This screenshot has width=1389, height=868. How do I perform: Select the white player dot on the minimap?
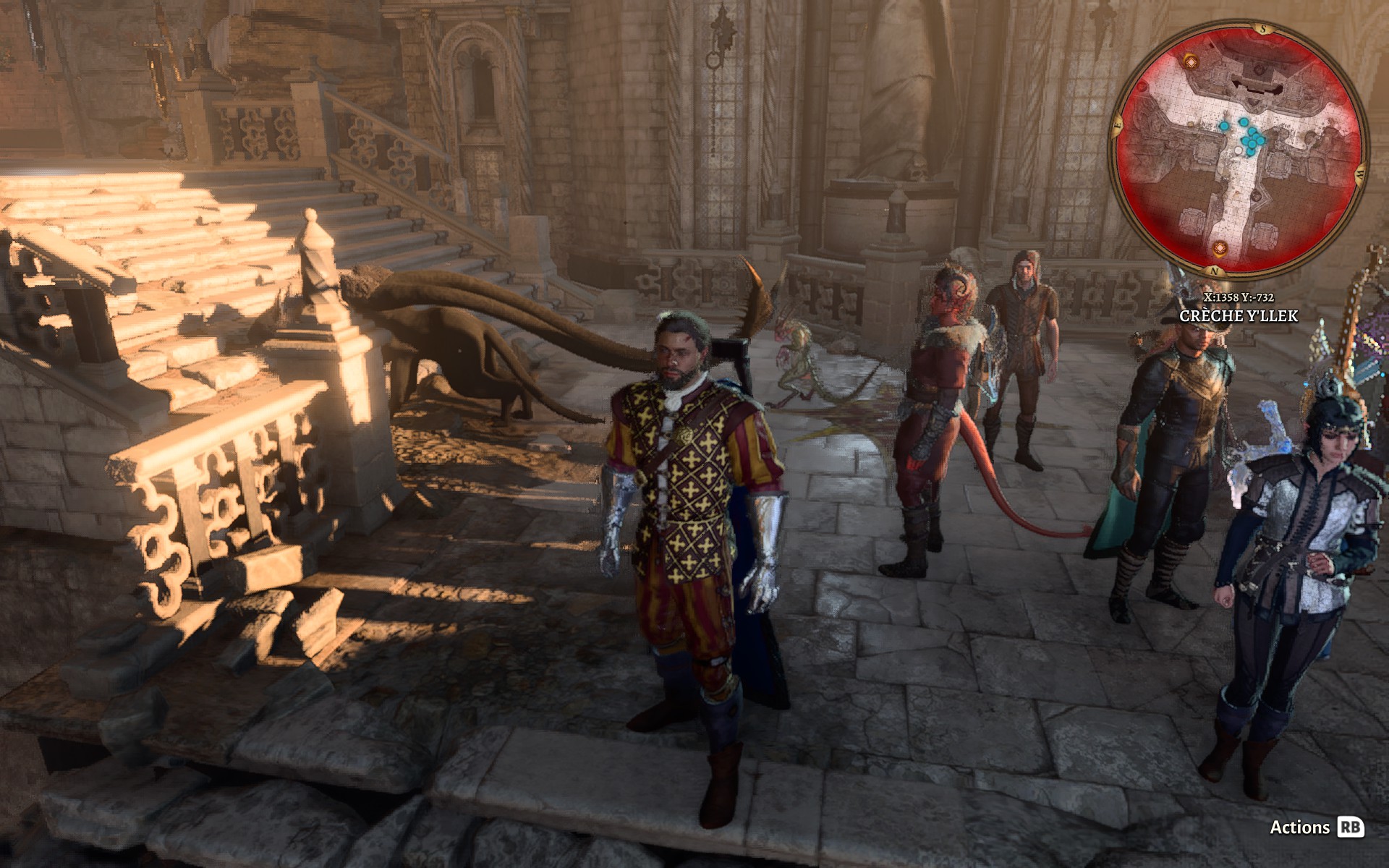(x=1239, y=150)
